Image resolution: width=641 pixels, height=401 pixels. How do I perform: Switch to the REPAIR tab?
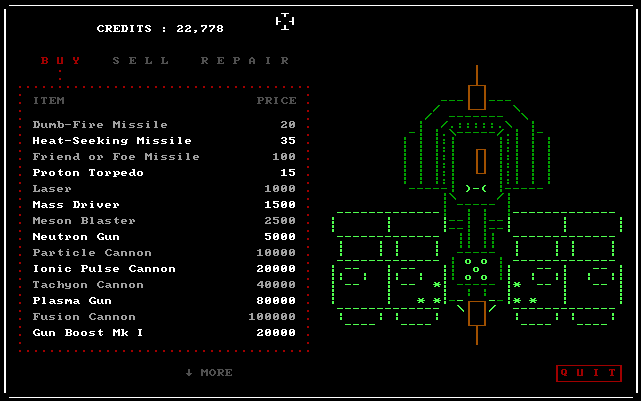(x=245, y=60)
